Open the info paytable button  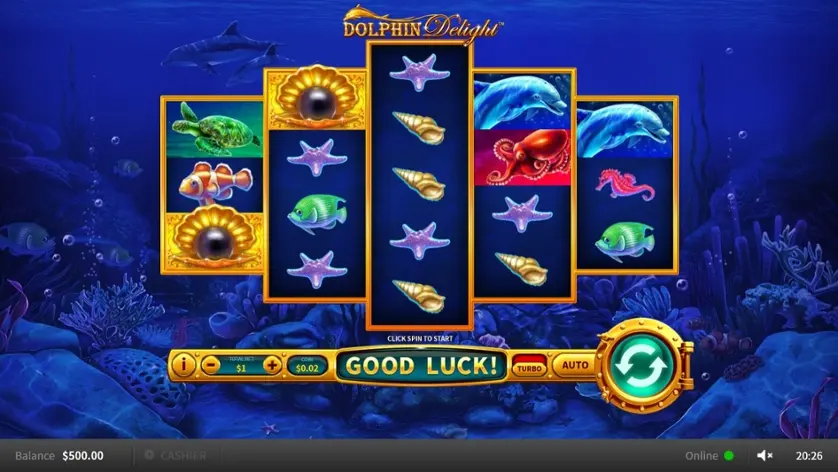click(183, 365)
